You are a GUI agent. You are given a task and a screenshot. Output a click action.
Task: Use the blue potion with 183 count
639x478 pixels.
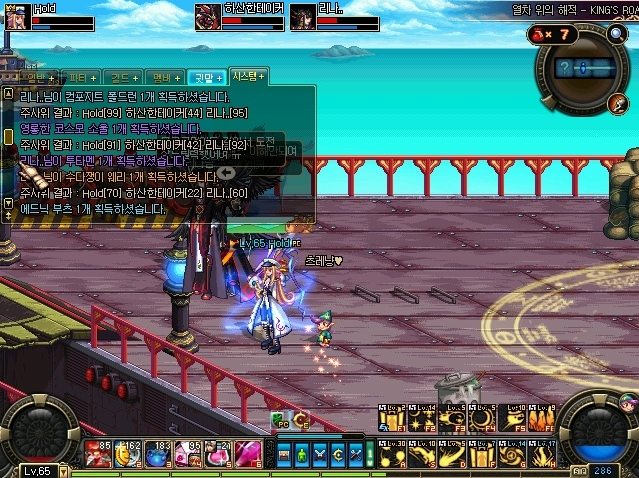(158, 454)
